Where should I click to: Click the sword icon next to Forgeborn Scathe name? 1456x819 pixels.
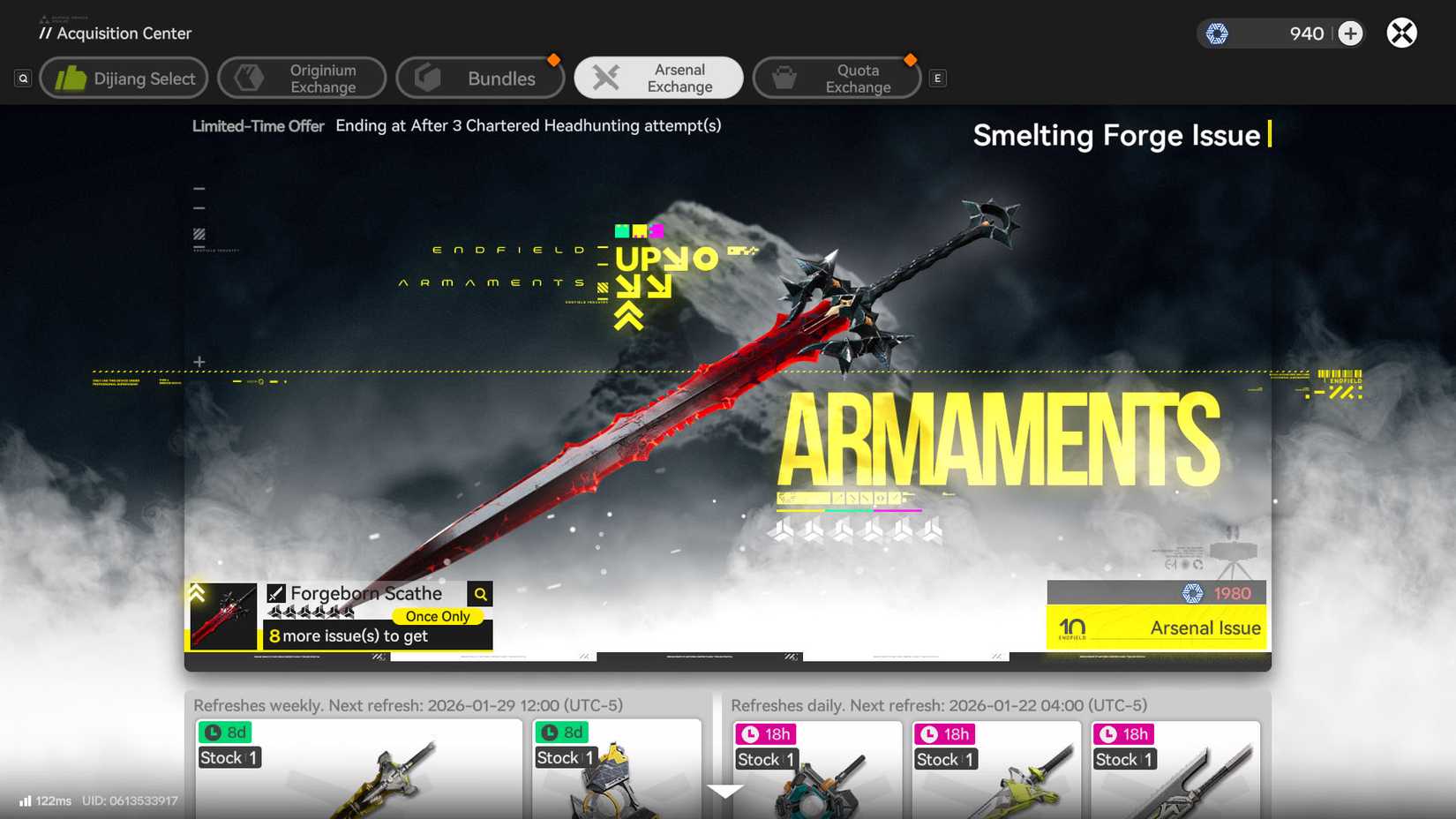tap(278, 592)
